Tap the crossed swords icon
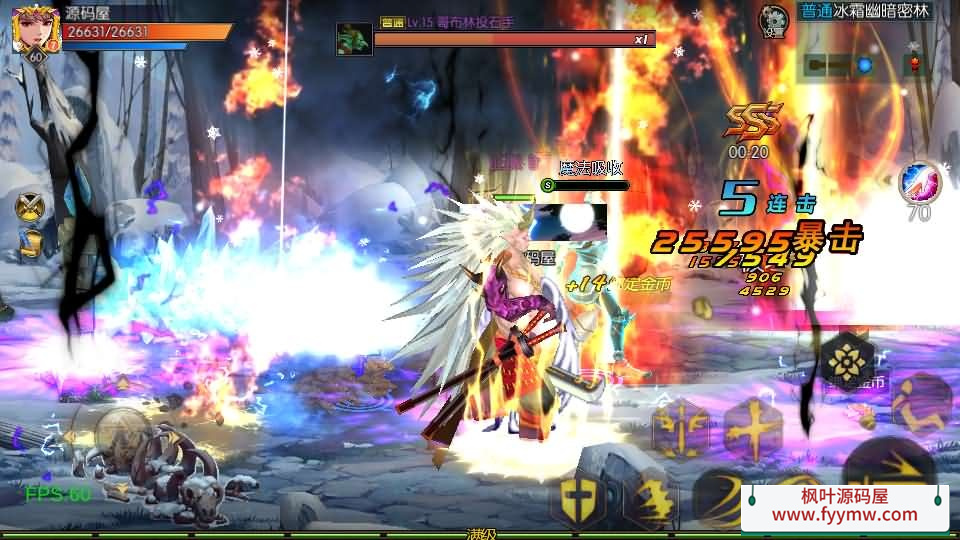Viewport: 960px width, 540px height. pos(31,207)
